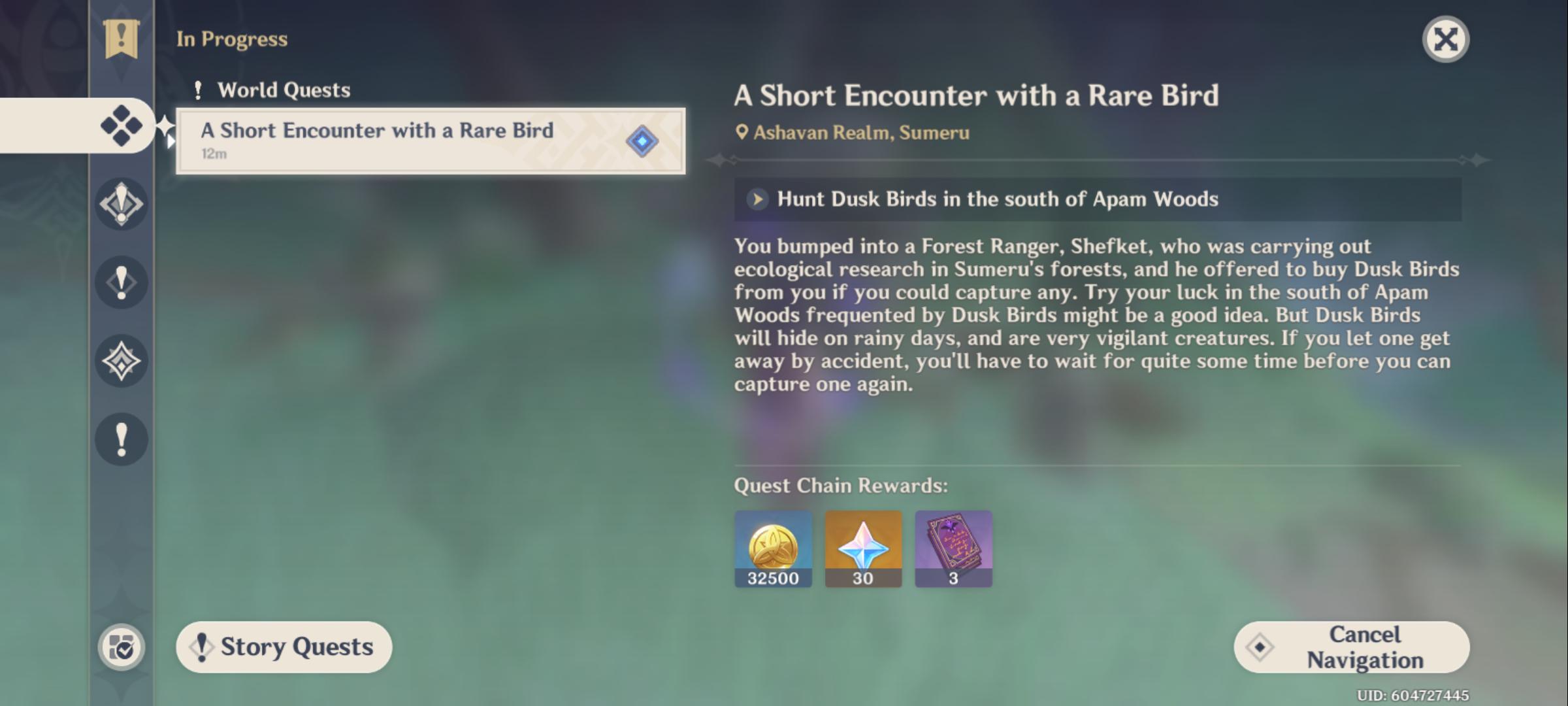Expand the Hunt Dusk Birds objective chevron
The width and height of the screenshot is (1568, 706).
758,199
